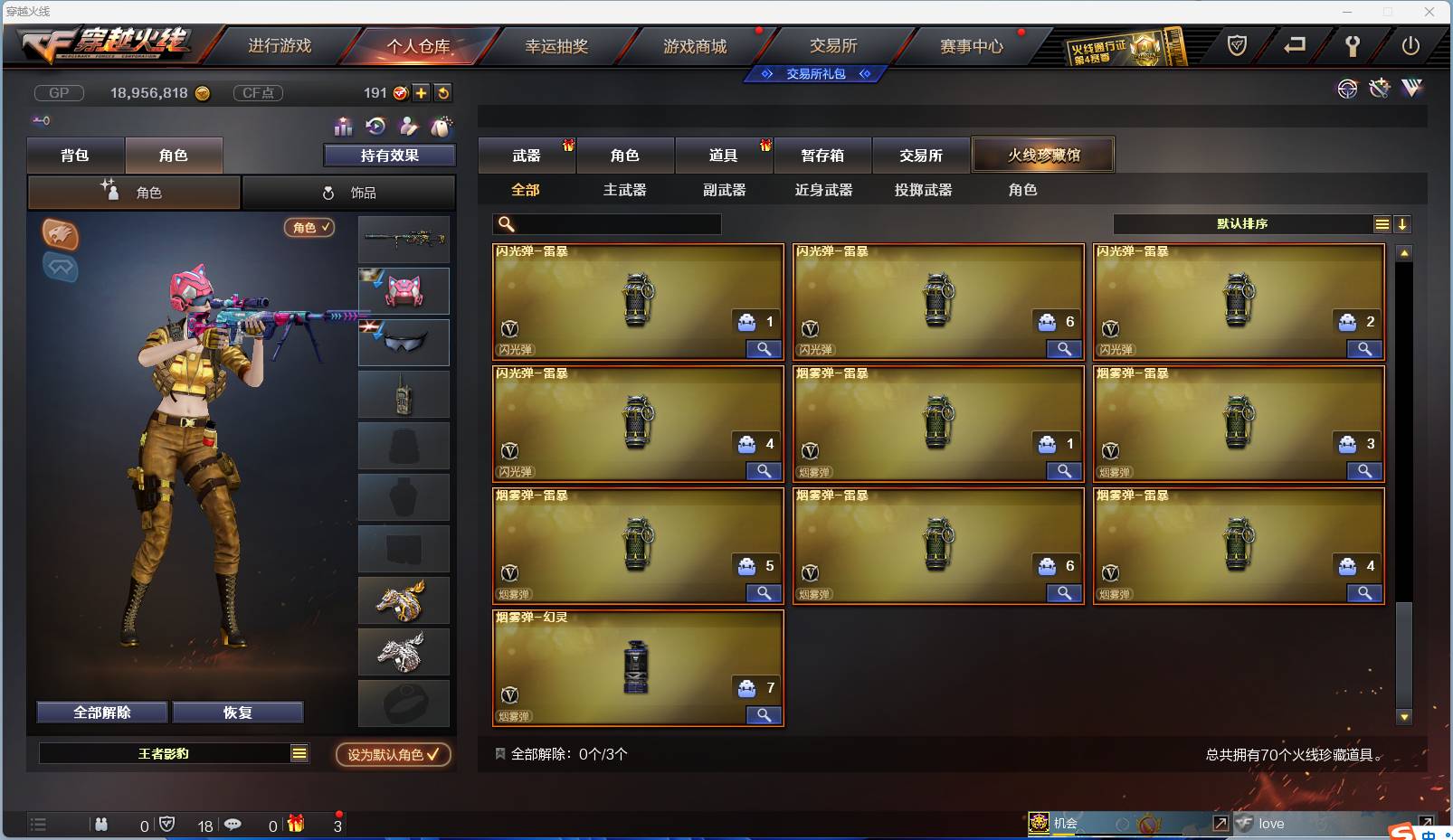Viewport: 1453px width, 840px height.
Task: Open the menu beside 王者影豹 name field
Action: pos(299,751)
